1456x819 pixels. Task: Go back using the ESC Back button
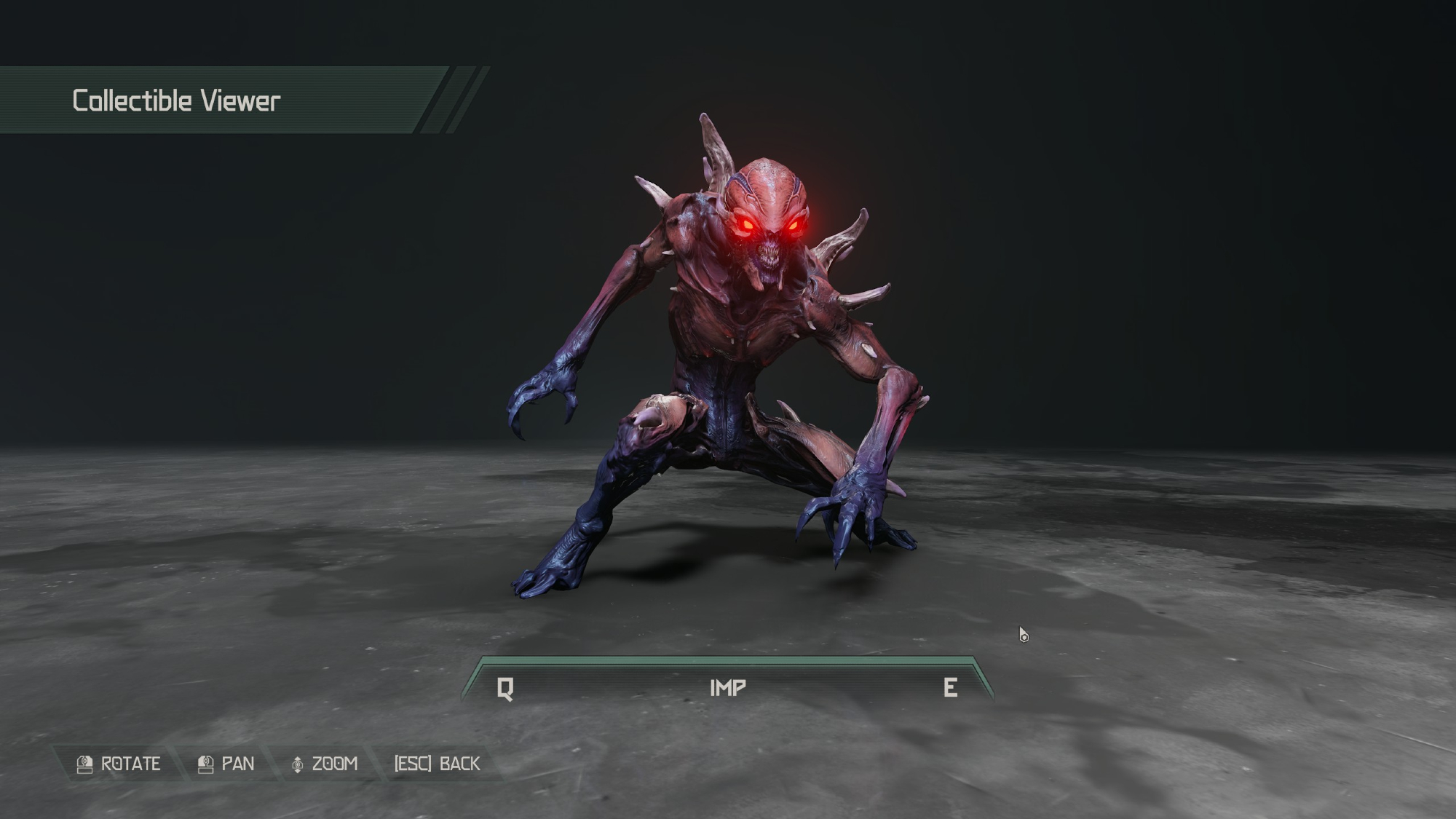coord(437,764)
